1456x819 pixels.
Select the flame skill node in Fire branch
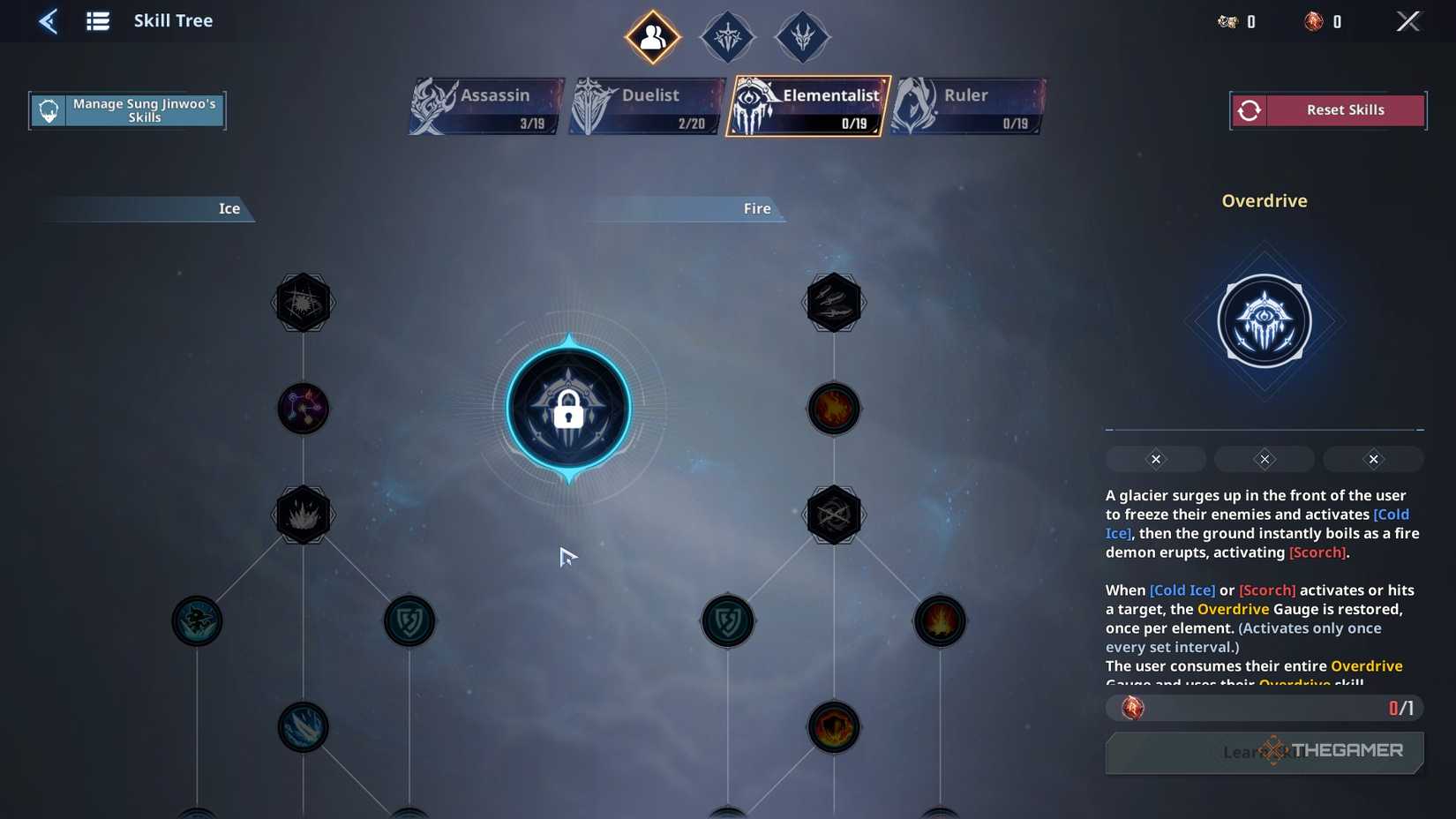pos(833,409)
